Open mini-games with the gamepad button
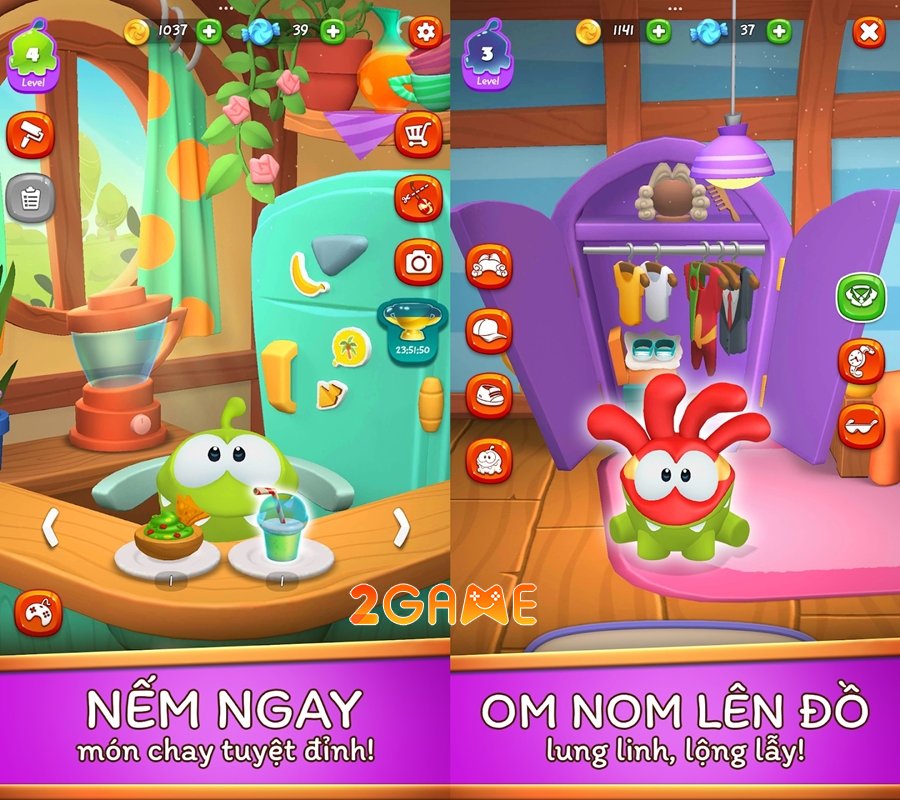The image size is (900, 800). (x=38, y=613)
